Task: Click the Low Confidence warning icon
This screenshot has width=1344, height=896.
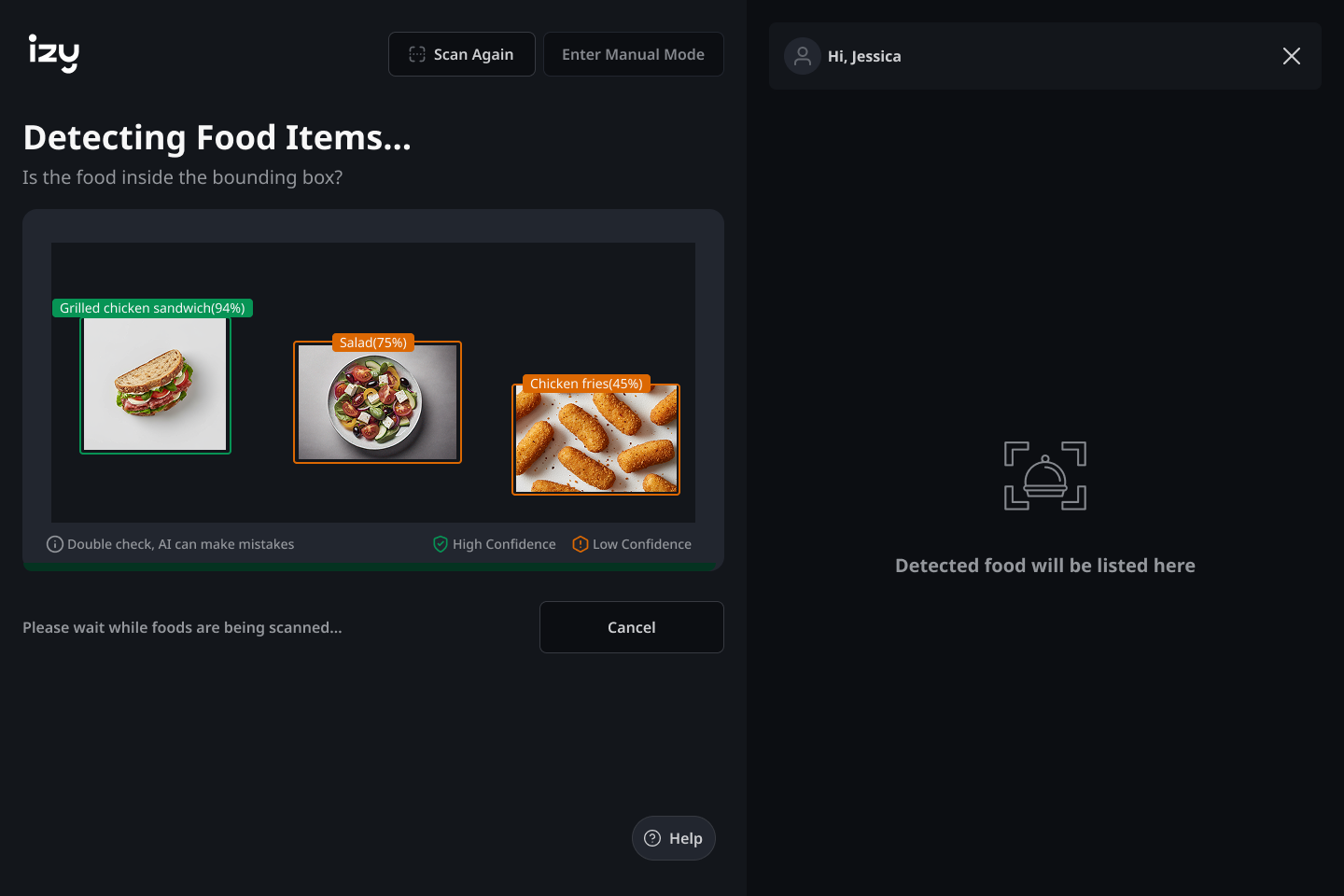Action: coord(580,543)
